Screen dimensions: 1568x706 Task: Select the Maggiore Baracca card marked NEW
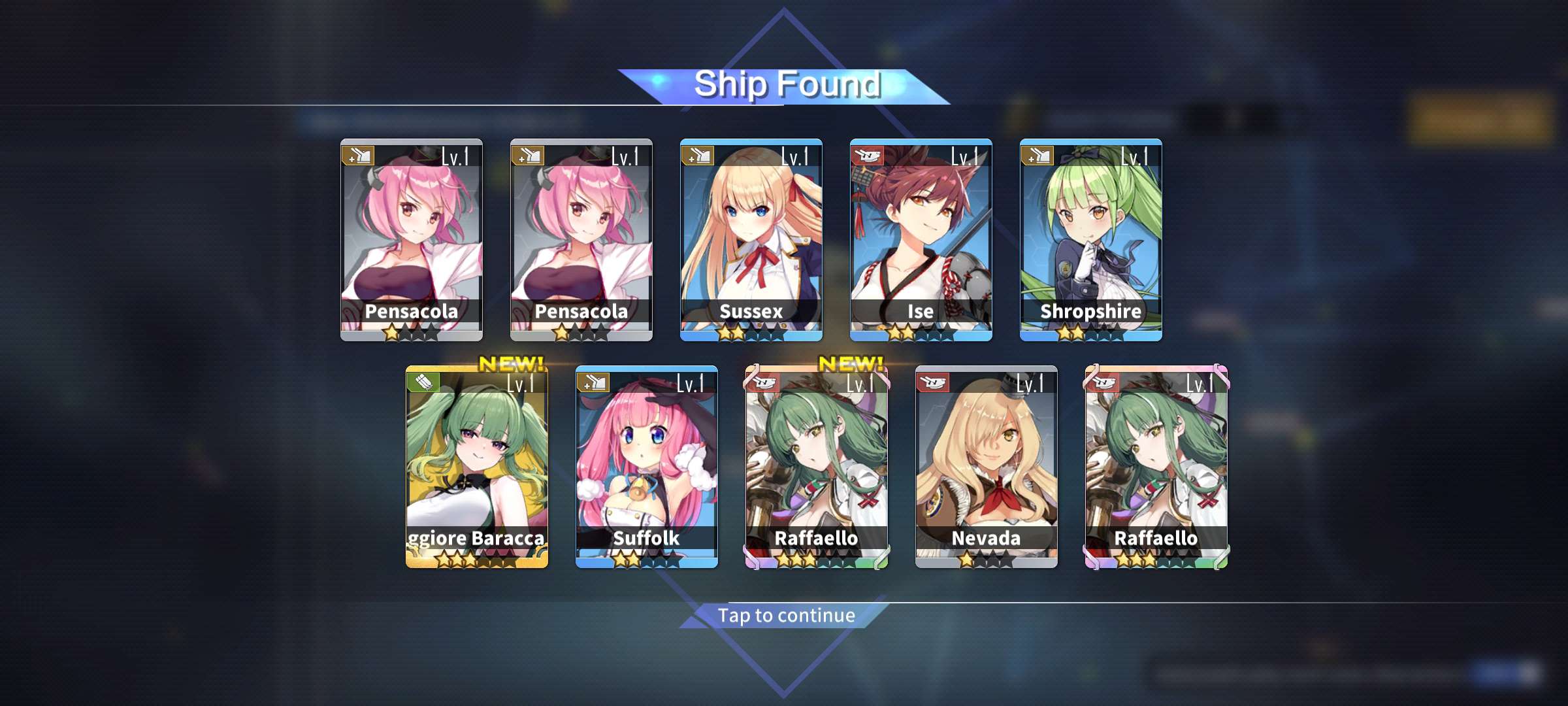click(x=476, y=466)
